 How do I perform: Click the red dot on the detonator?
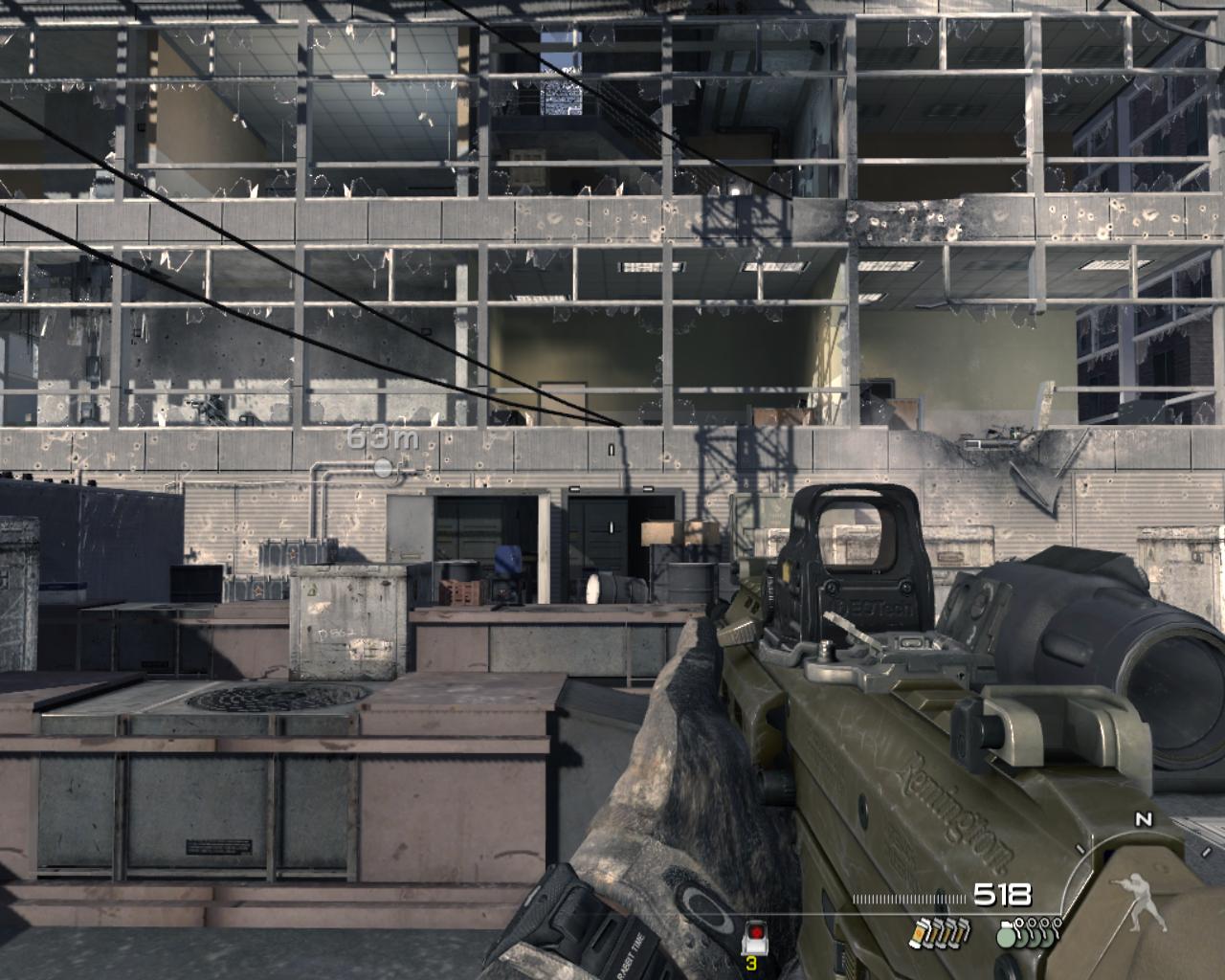755,931
